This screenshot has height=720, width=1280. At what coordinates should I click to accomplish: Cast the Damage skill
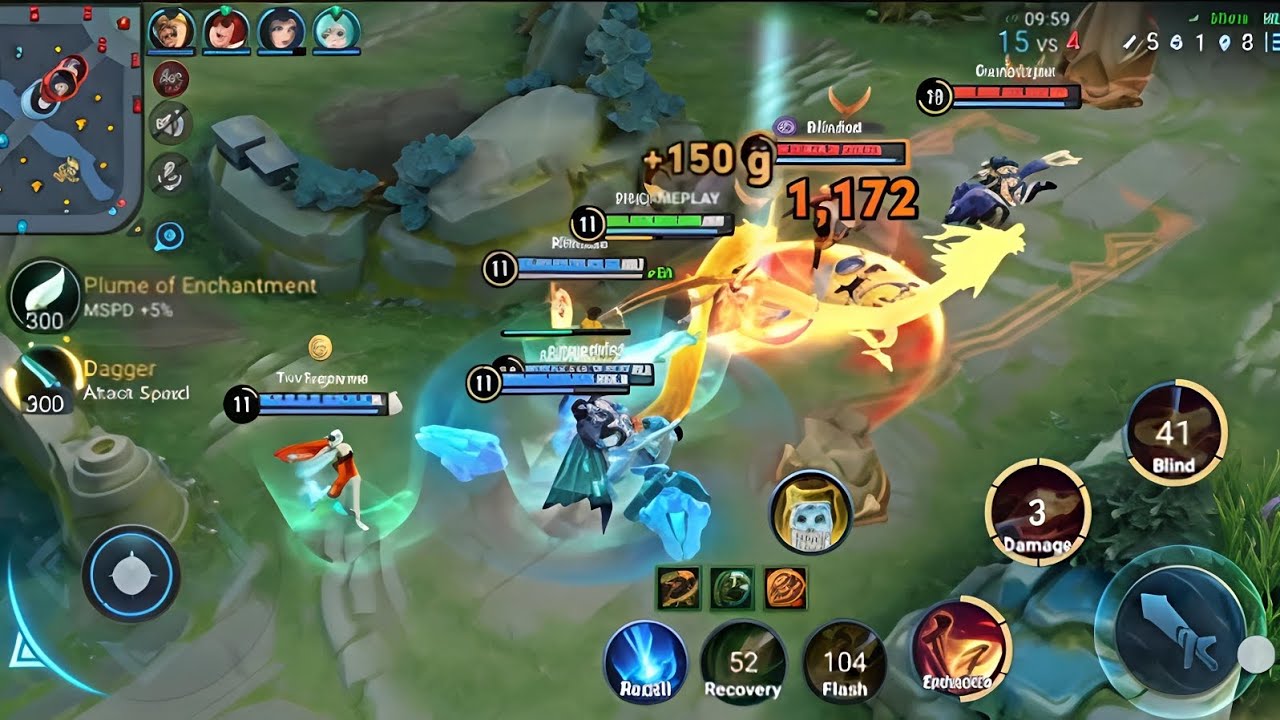click(x=1037, y=512)
